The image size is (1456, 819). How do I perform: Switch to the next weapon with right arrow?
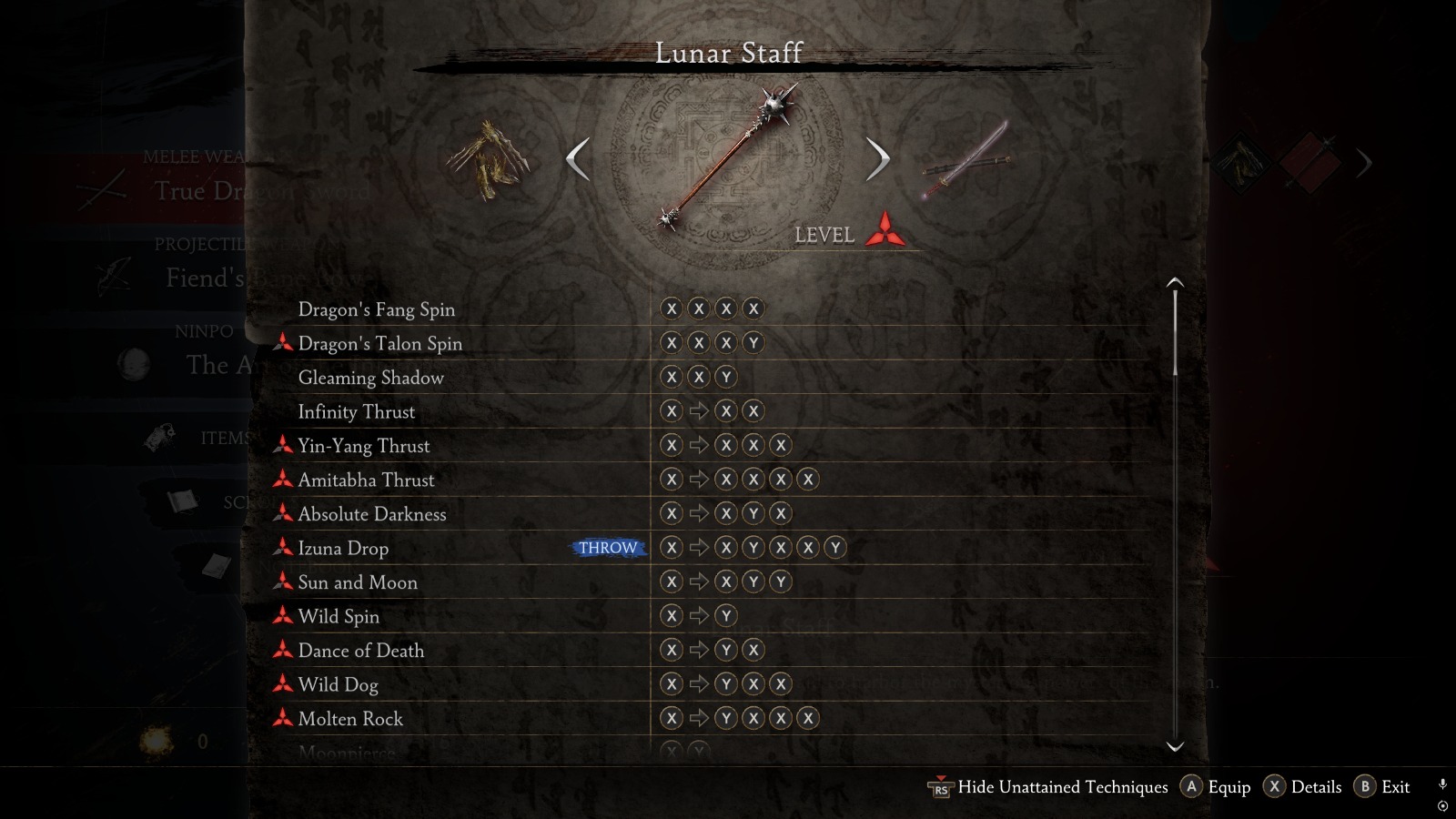(876, 159)
